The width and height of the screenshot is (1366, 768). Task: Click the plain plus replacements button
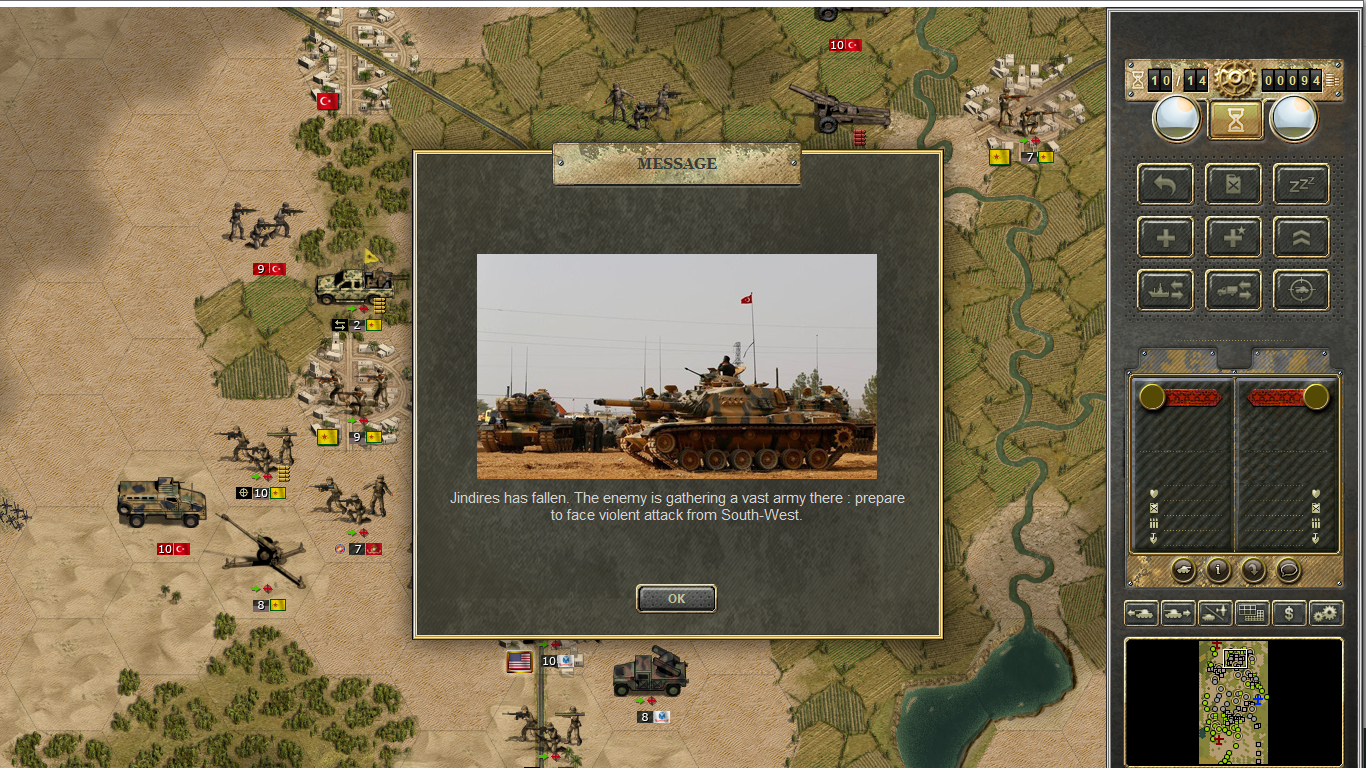[1165, 238]
